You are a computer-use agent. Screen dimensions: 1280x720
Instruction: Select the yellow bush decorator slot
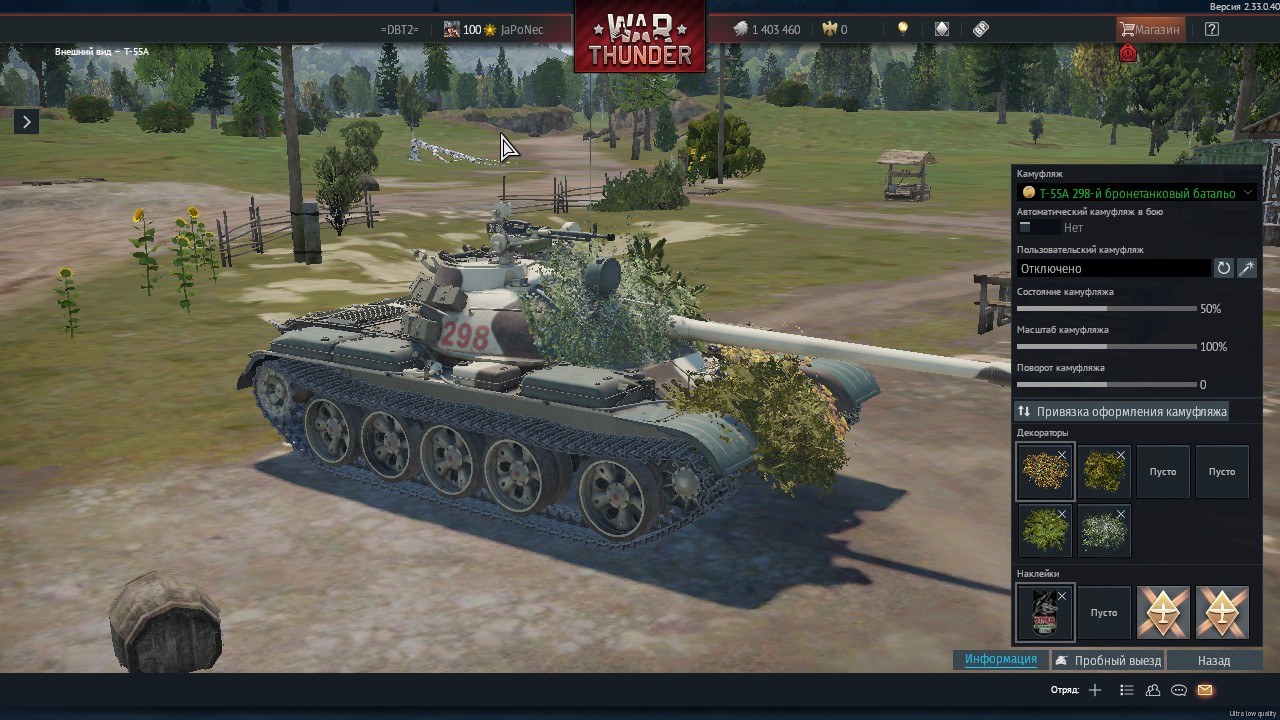1045,472
